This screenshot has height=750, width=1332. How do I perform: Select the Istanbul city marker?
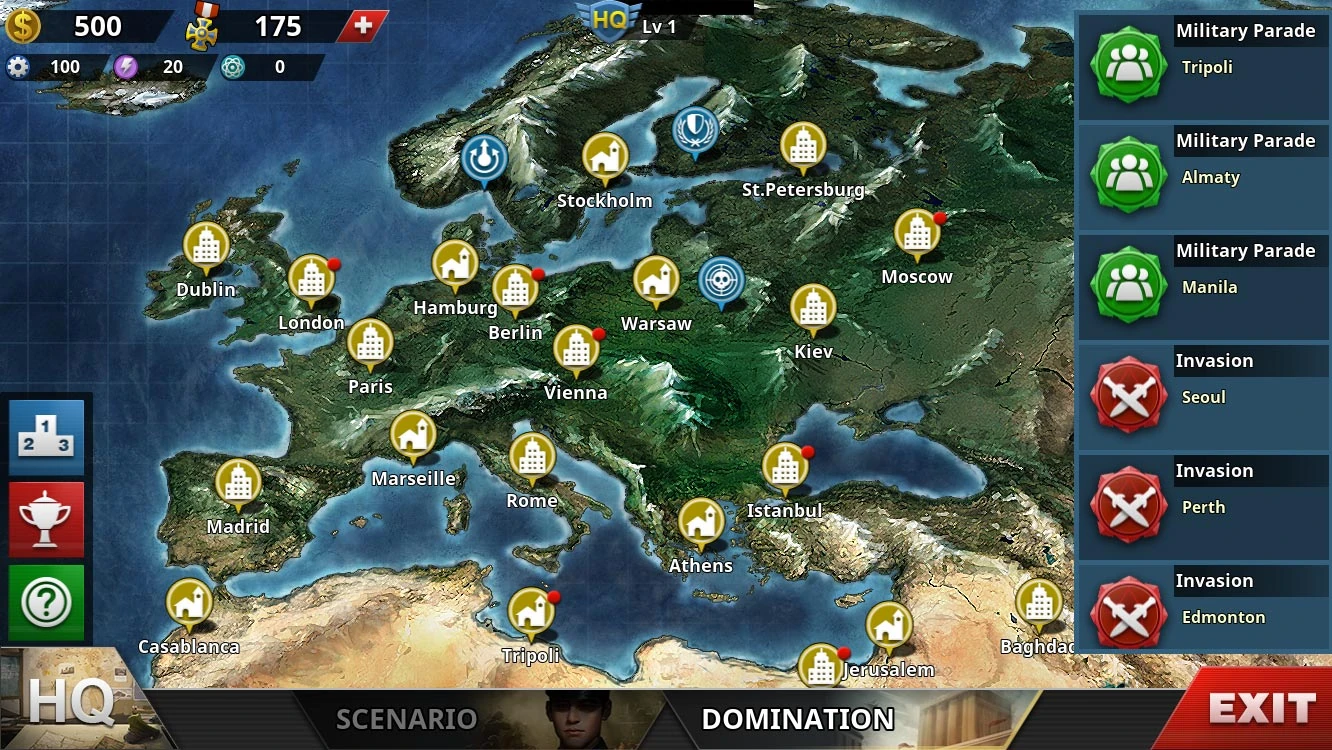(786, 467)
